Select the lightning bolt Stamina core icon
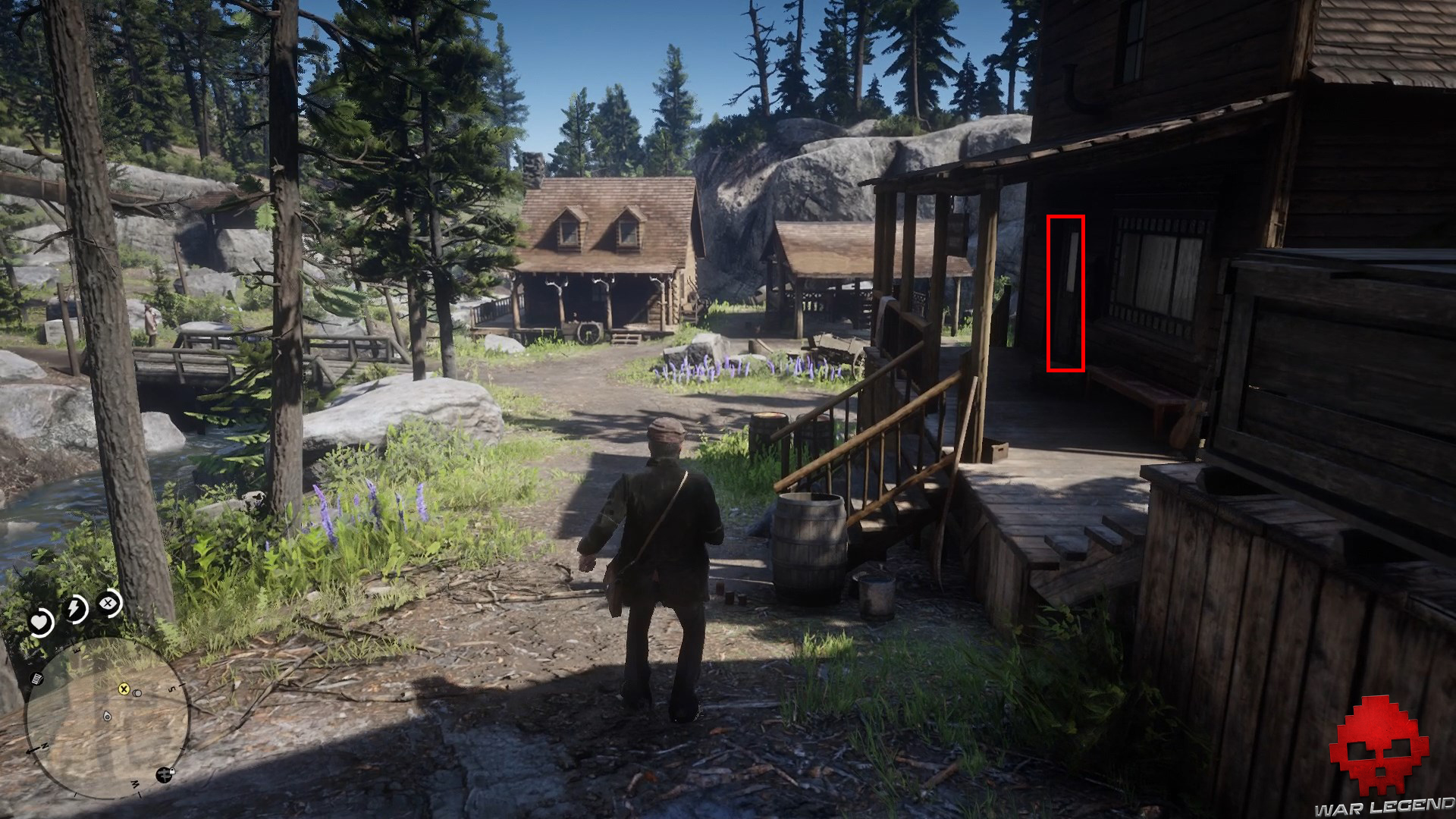 click(75, 607)
